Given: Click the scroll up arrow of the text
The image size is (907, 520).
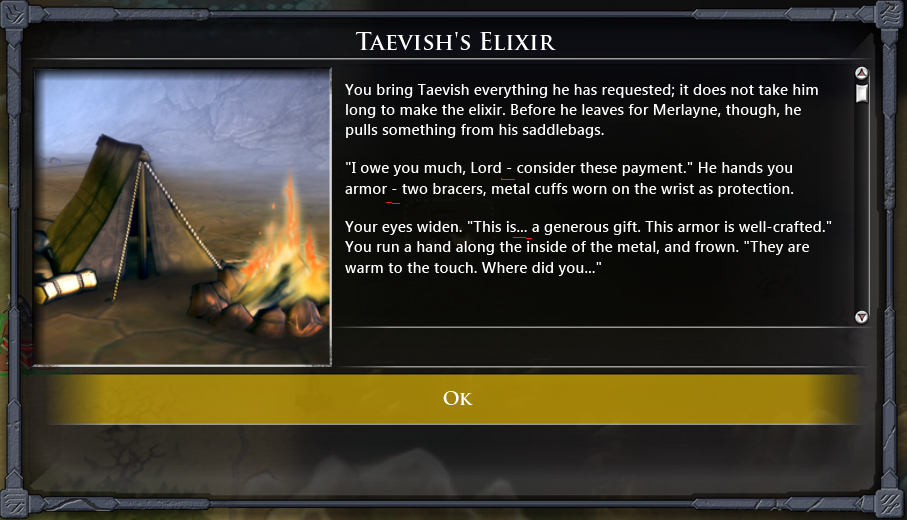Looking at the screenshot, I should (x=861, y=73).
